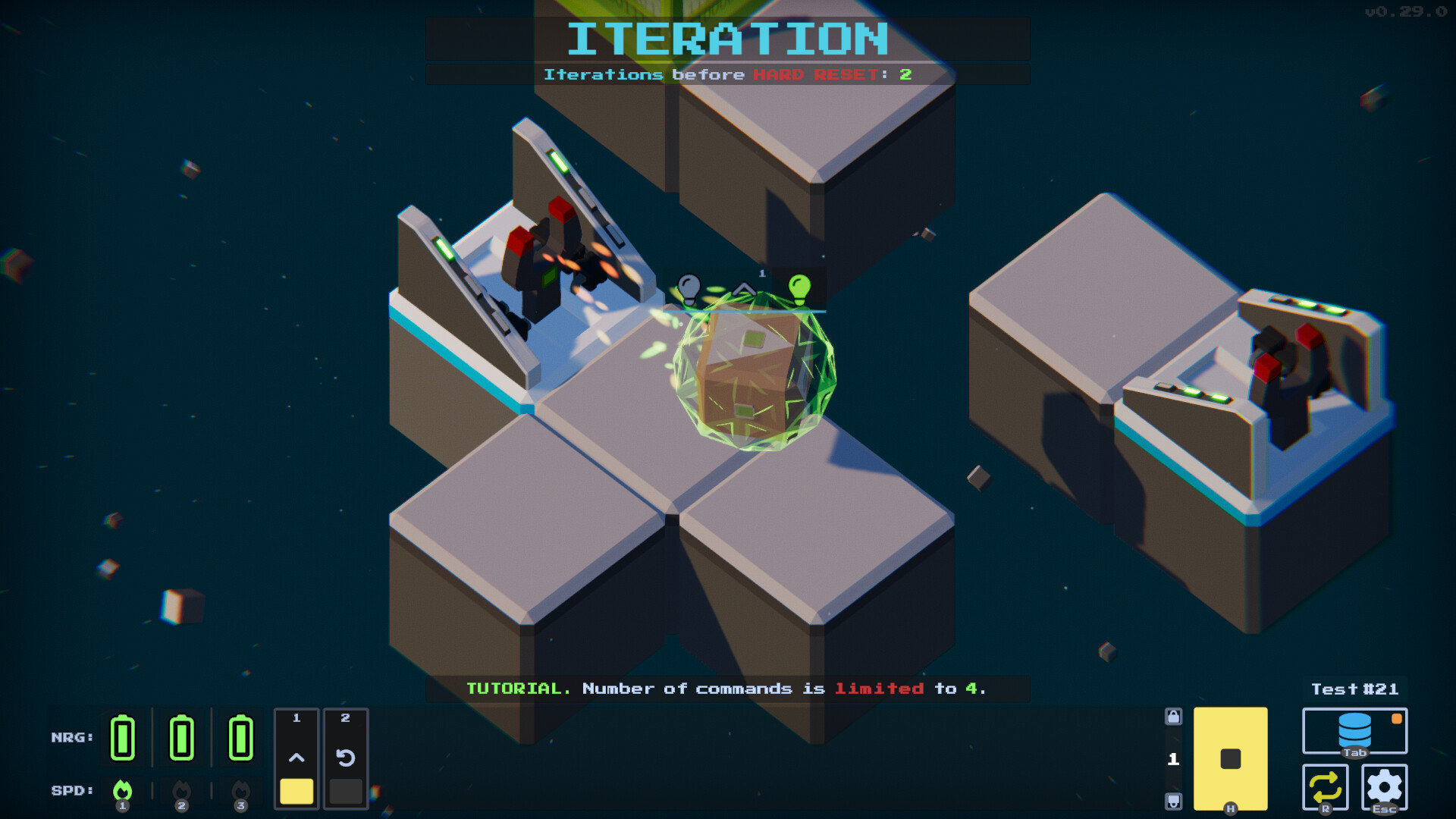
Task: Enable speed level 3 flame toggle
Action: [x=240, y=791]
